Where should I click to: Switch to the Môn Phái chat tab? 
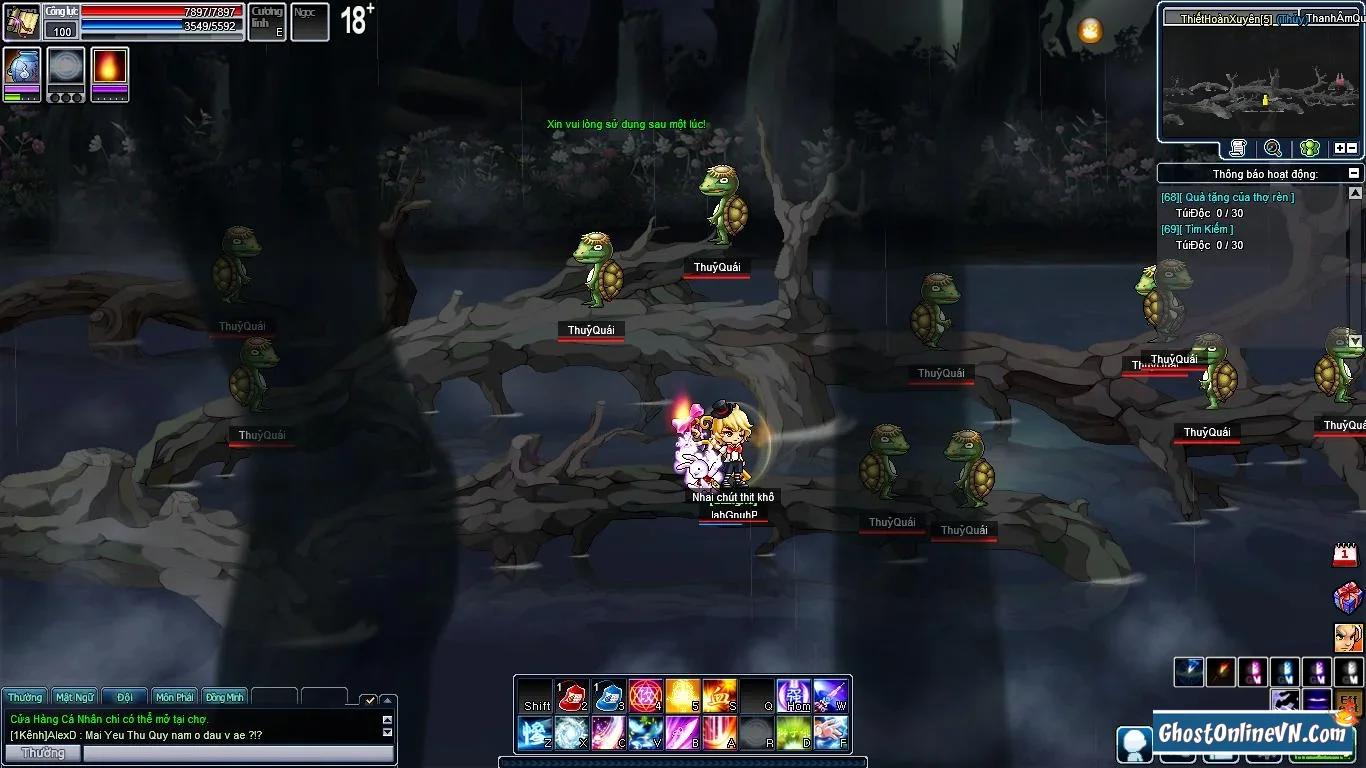(x=175, y=697)
